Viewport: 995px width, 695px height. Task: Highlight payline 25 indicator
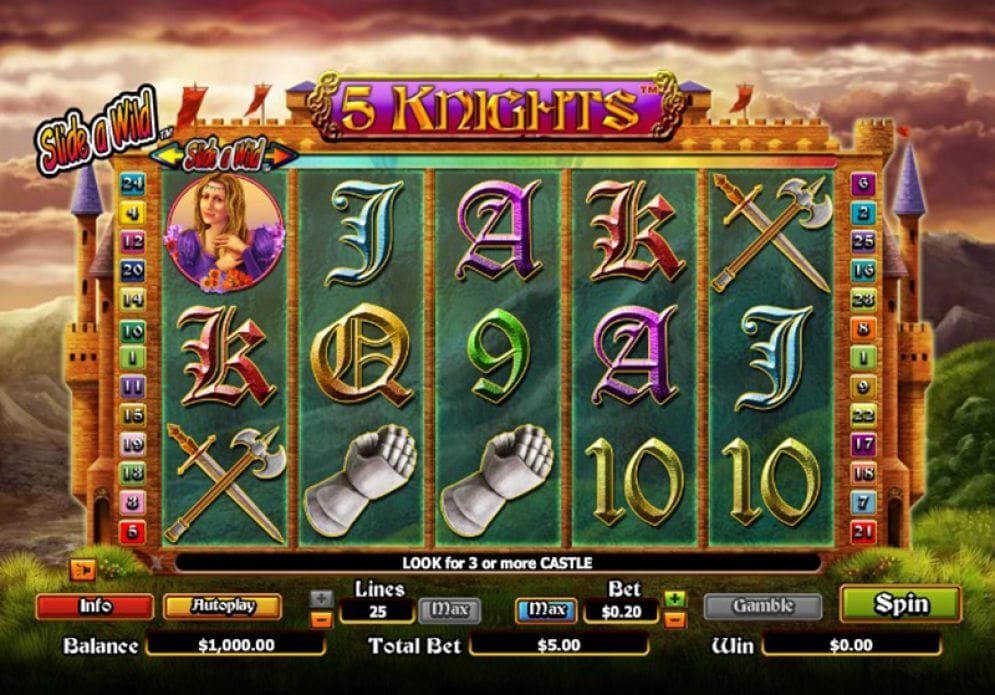(x=864, y=241)
